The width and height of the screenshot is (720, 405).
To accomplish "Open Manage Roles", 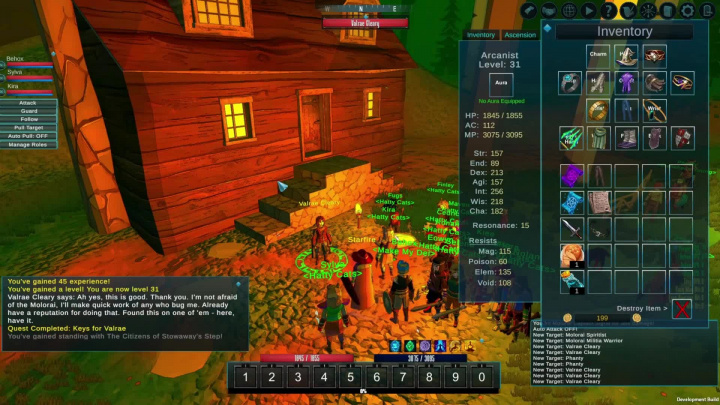I will (28, 145).
